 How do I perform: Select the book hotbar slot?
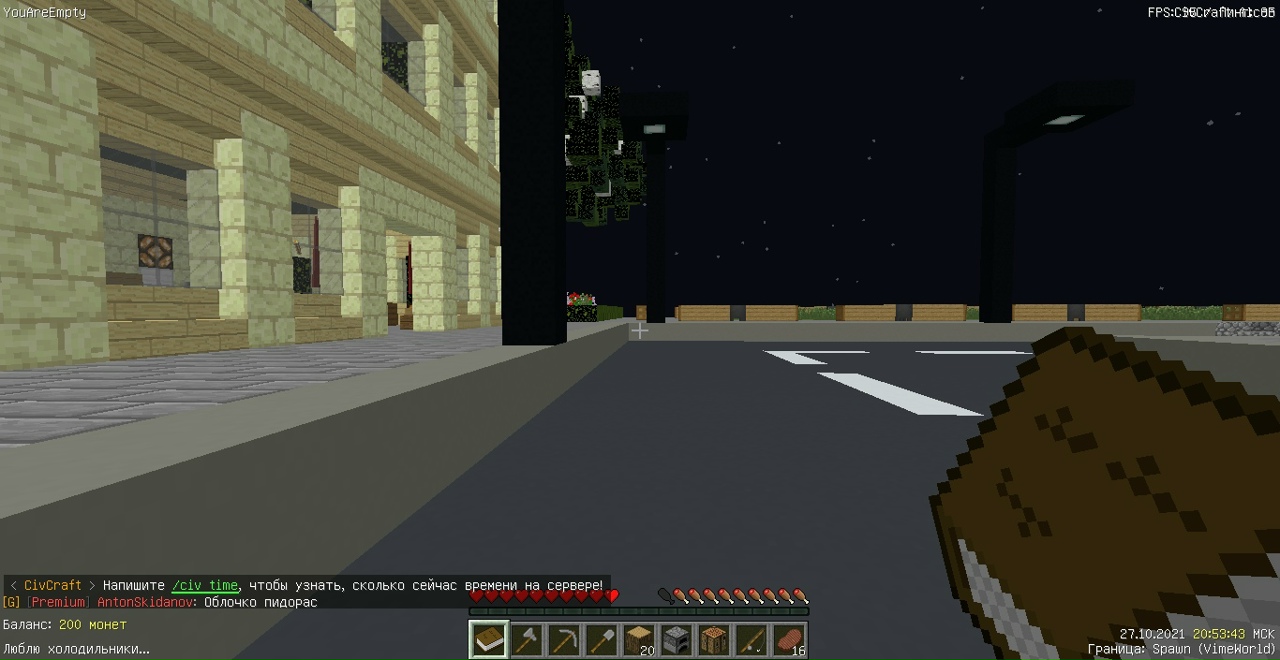pos(489,640)
